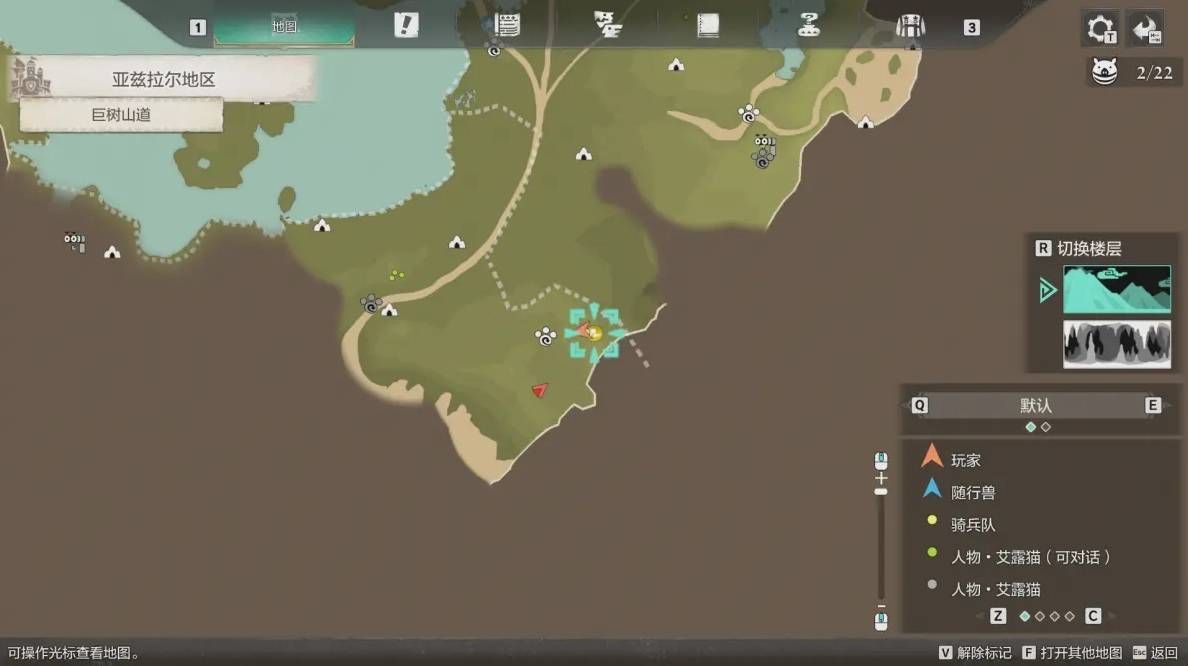Click the 随行兽 legend entry
Screen dimensions: 1188x666
pos(972,493)
